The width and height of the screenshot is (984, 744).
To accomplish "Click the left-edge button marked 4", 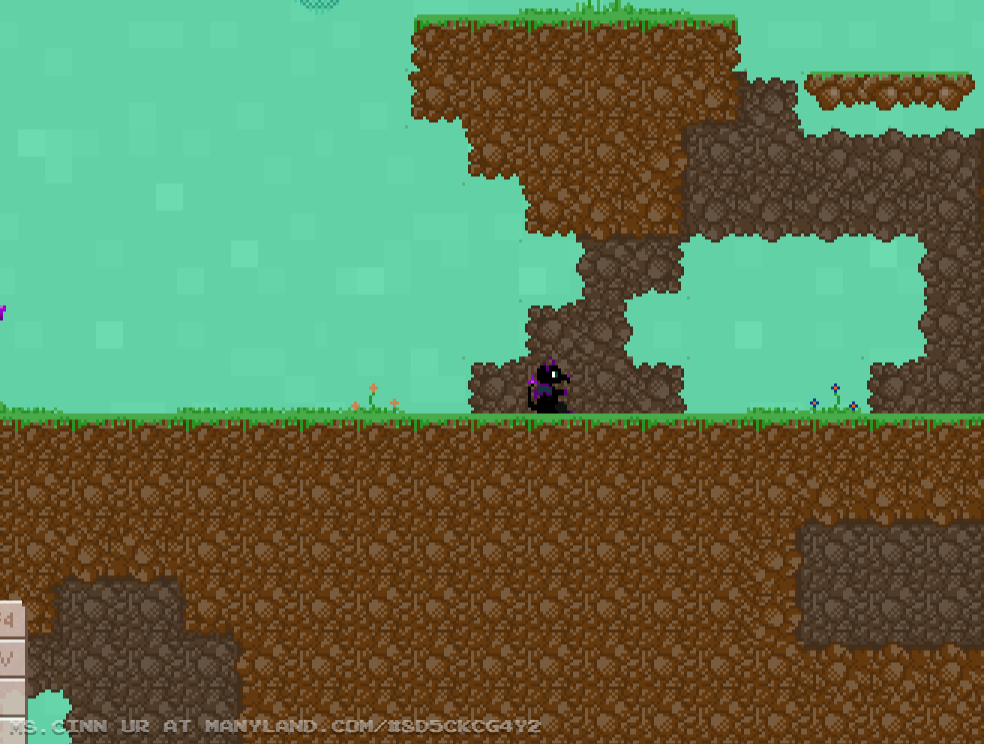I will pyautogui.click(x=10, y=621).
